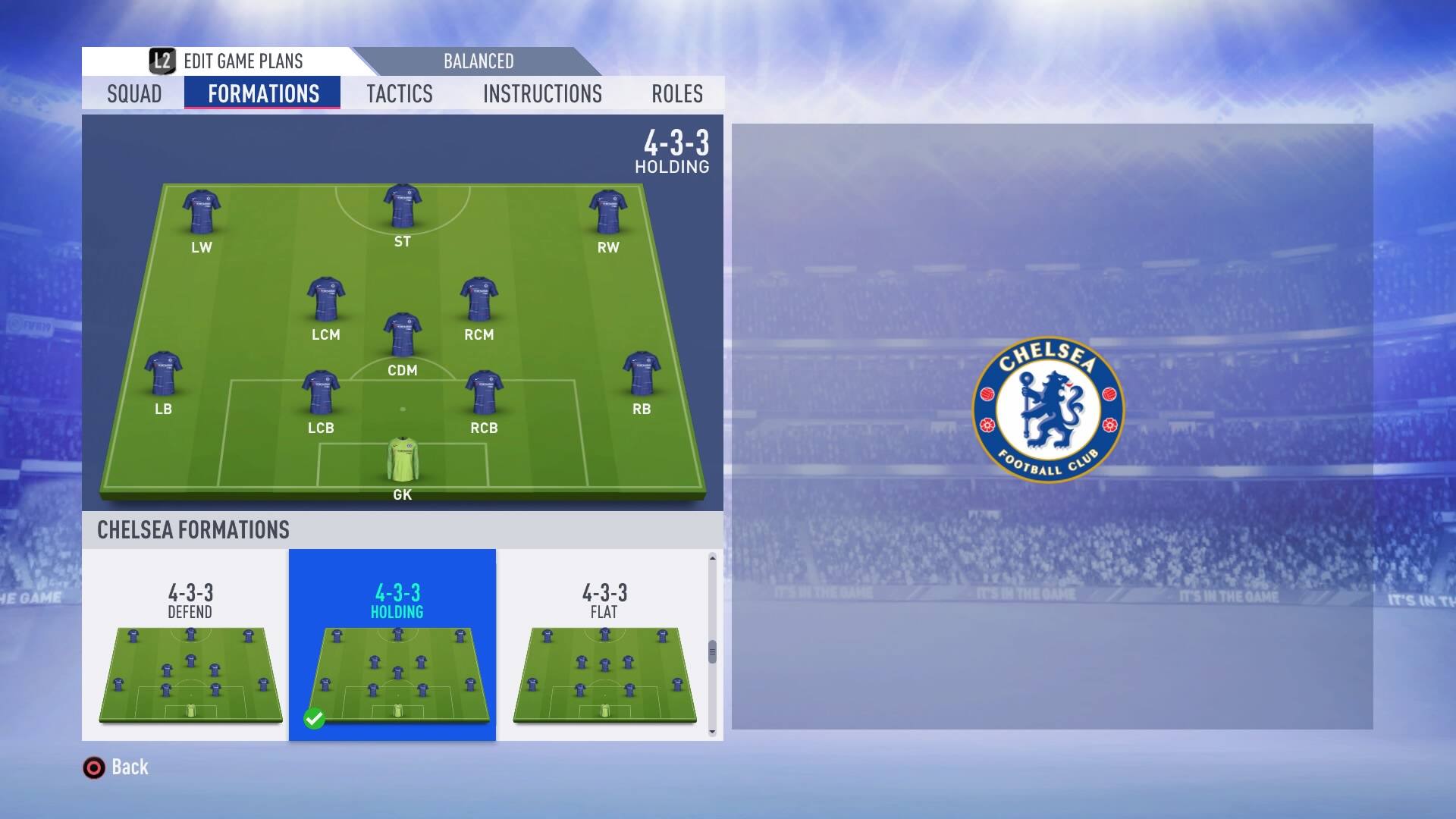This screenshot has width=1456, height=819.
Task: Show the Roles tab
Action: tap(676, 93)
